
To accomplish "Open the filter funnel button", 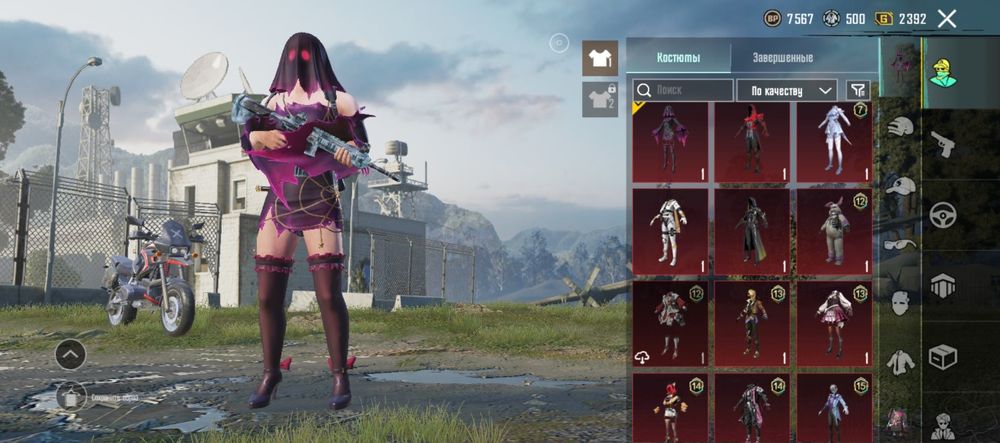I will [x=857, y=90].
